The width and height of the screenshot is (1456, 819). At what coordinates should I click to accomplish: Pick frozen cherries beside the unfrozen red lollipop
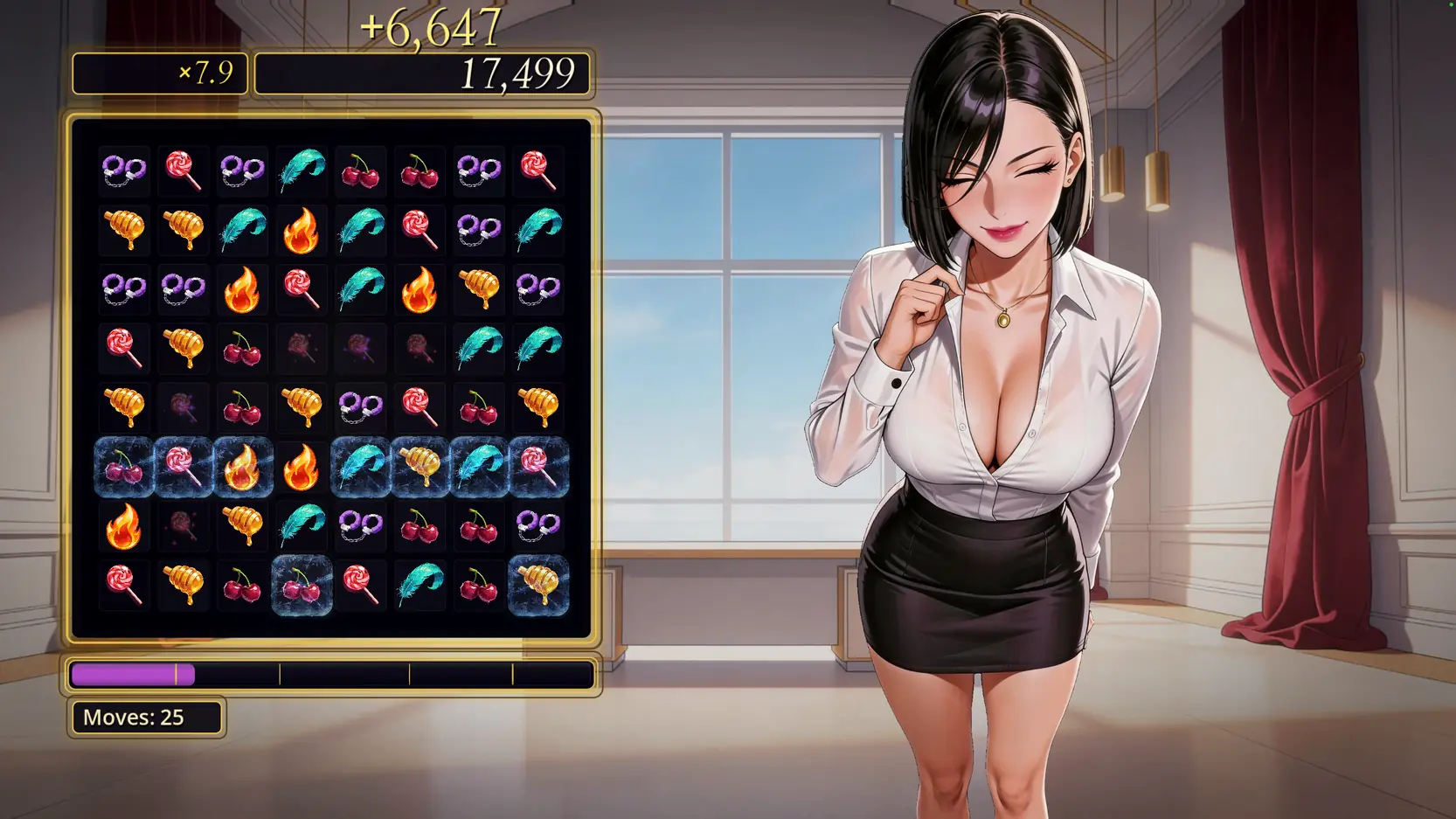click(x=302, y=585)
